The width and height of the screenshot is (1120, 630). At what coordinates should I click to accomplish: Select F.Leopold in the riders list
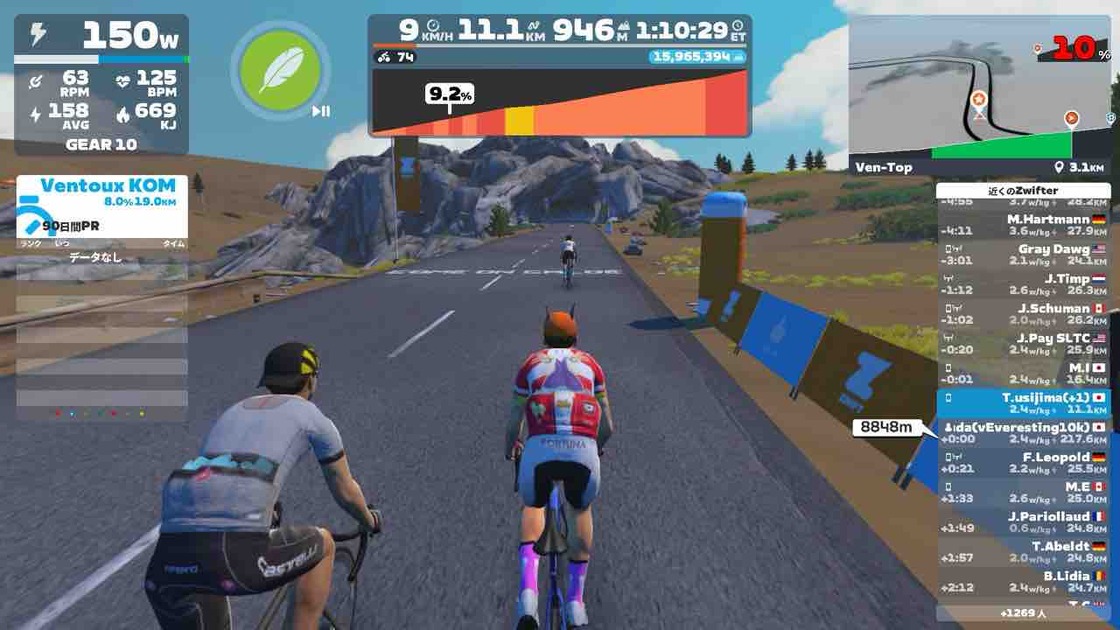click(x=1024, y=462)
